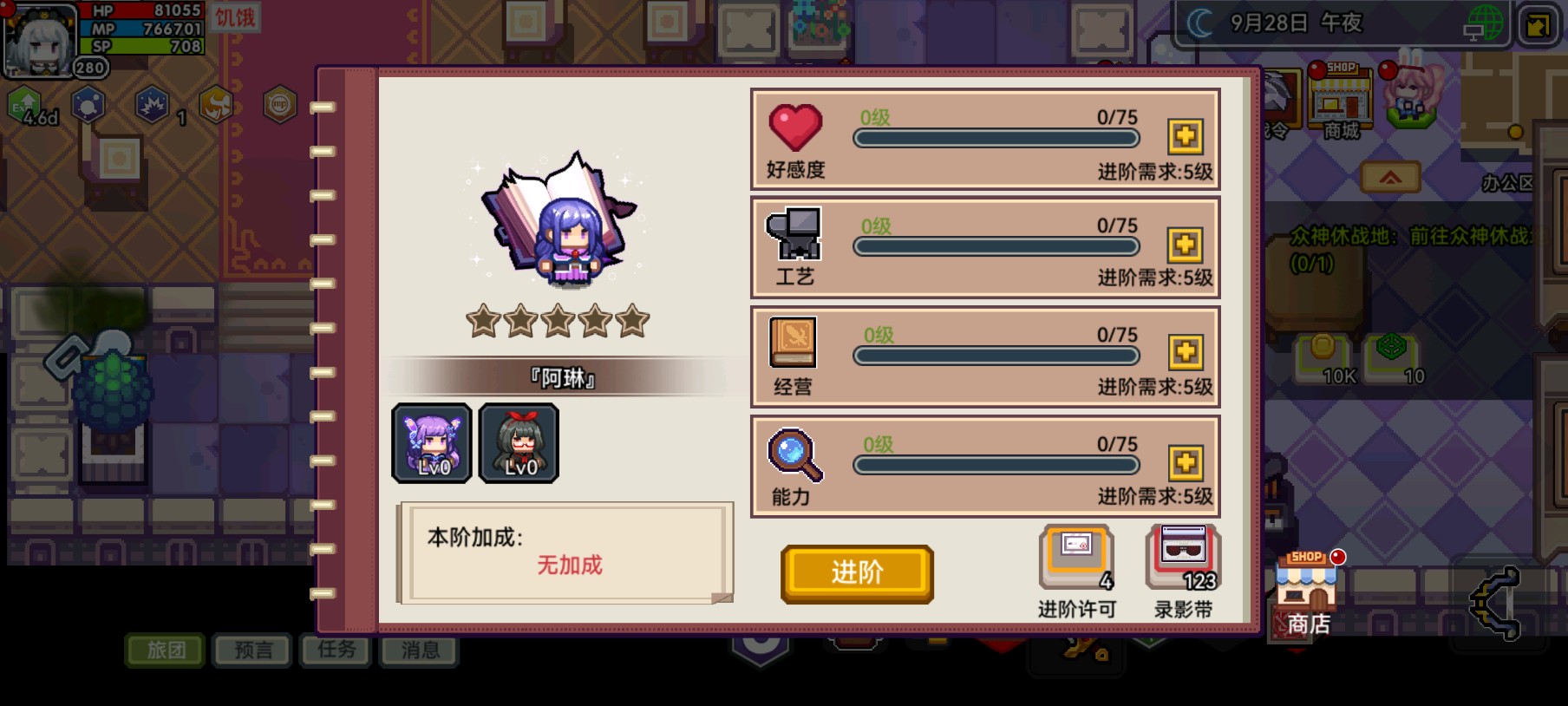Open the 预言 tab
The image size is (1568, 706).
[251, 649]
